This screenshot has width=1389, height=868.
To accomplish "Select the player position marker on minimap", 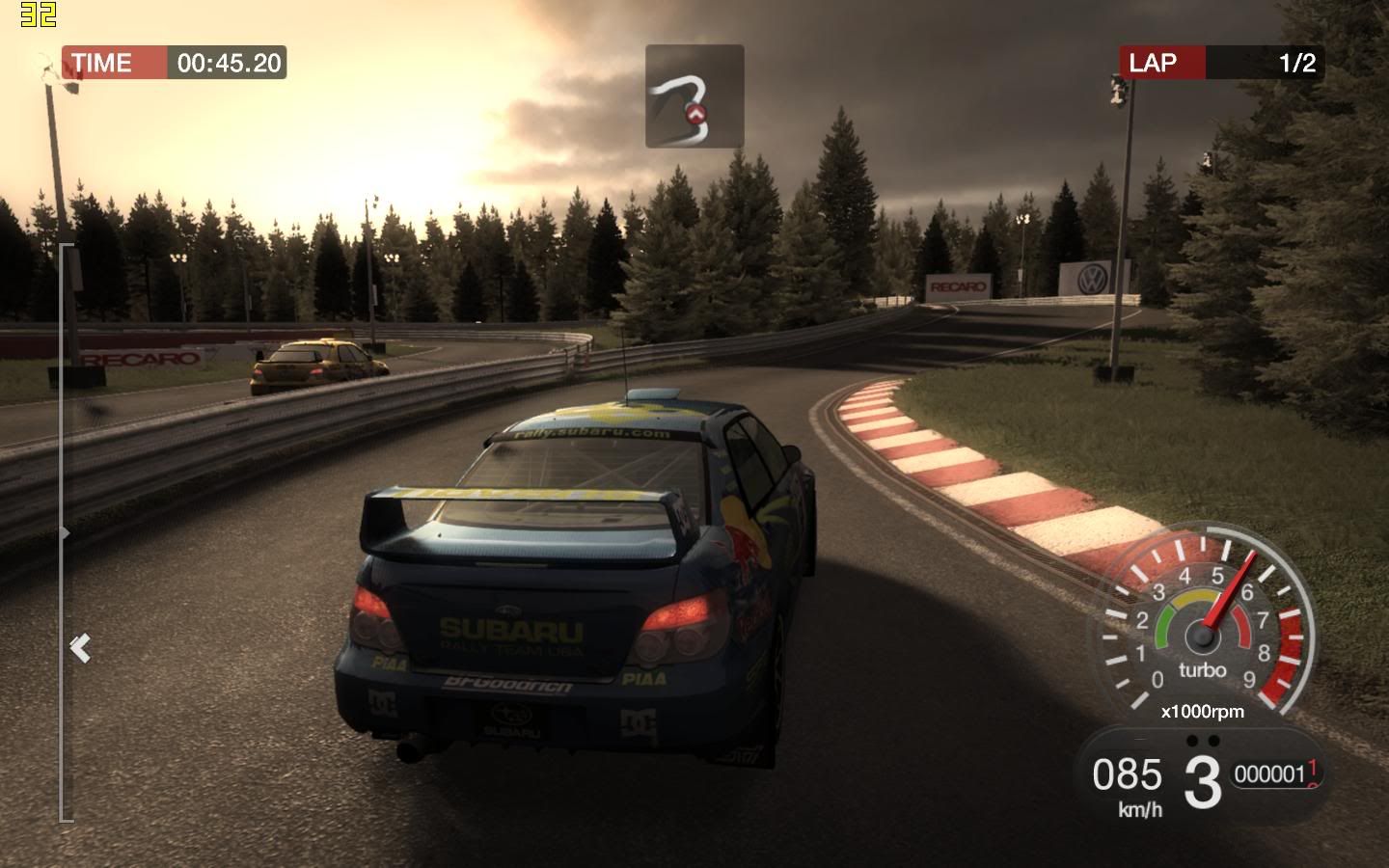I will [x=694, y=114].
